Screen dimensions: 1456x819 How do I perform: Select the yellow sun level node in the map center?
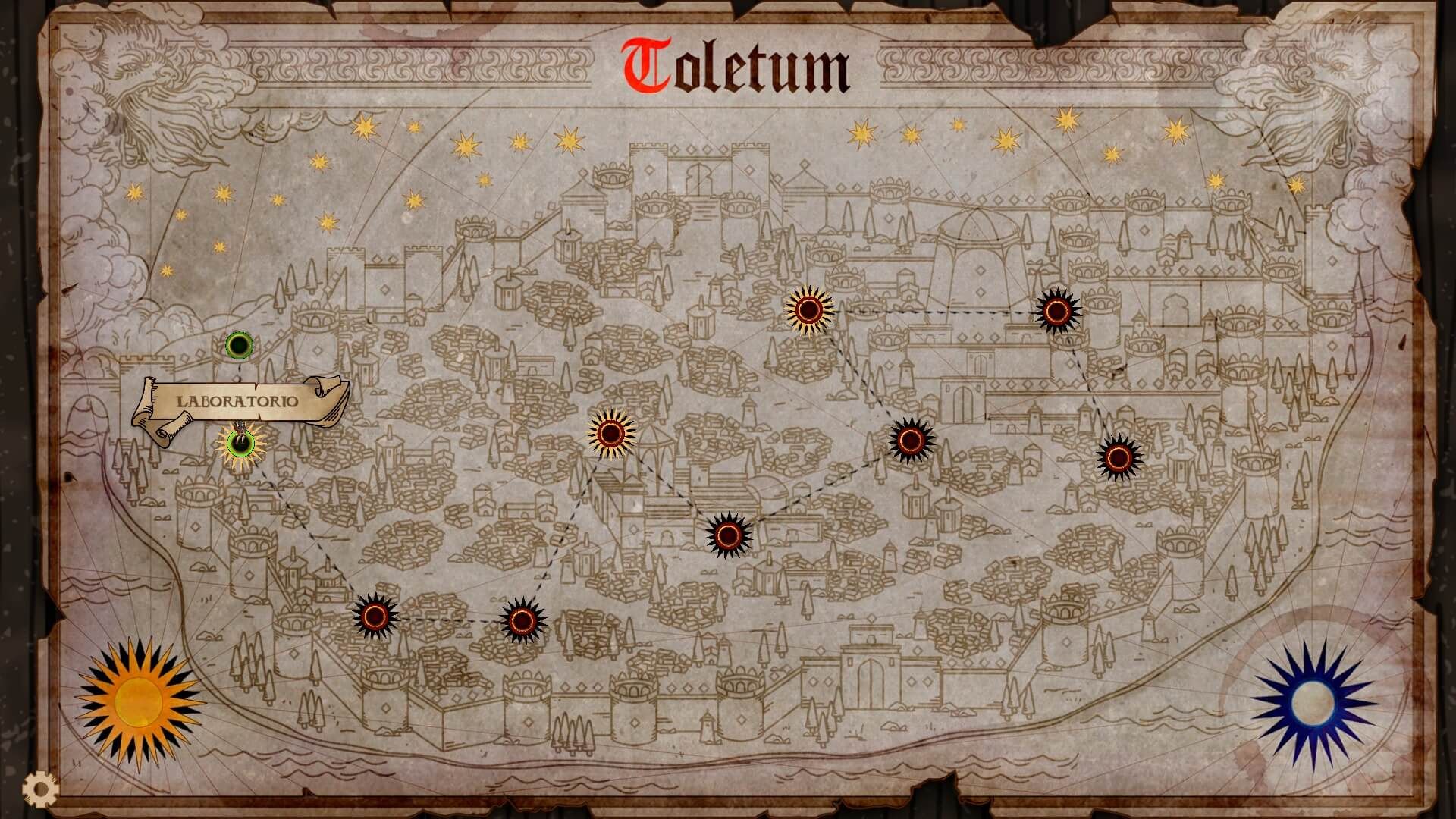609,435
